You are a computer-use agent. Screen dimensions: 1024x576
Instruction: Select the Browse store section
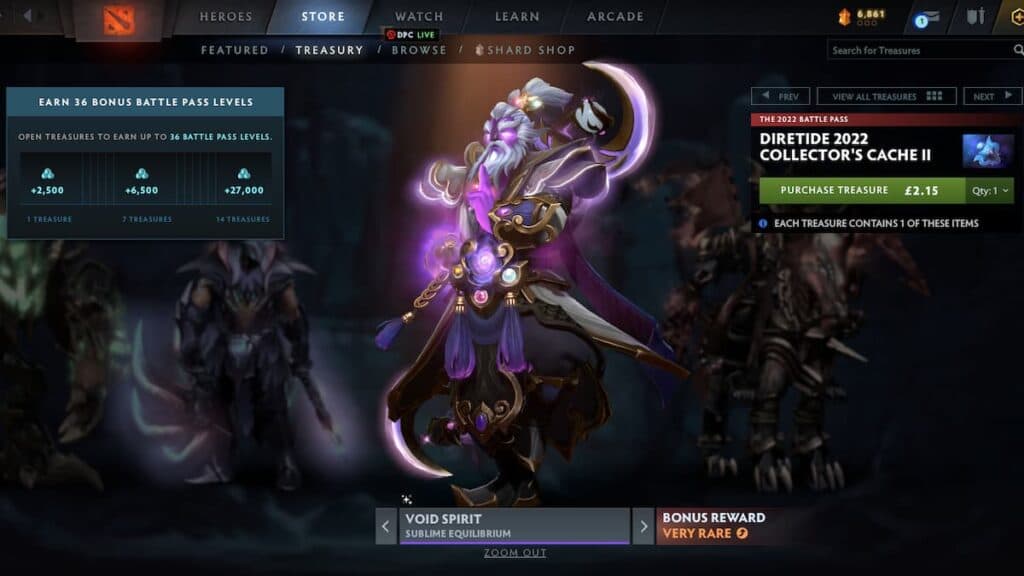pos(419,50)
